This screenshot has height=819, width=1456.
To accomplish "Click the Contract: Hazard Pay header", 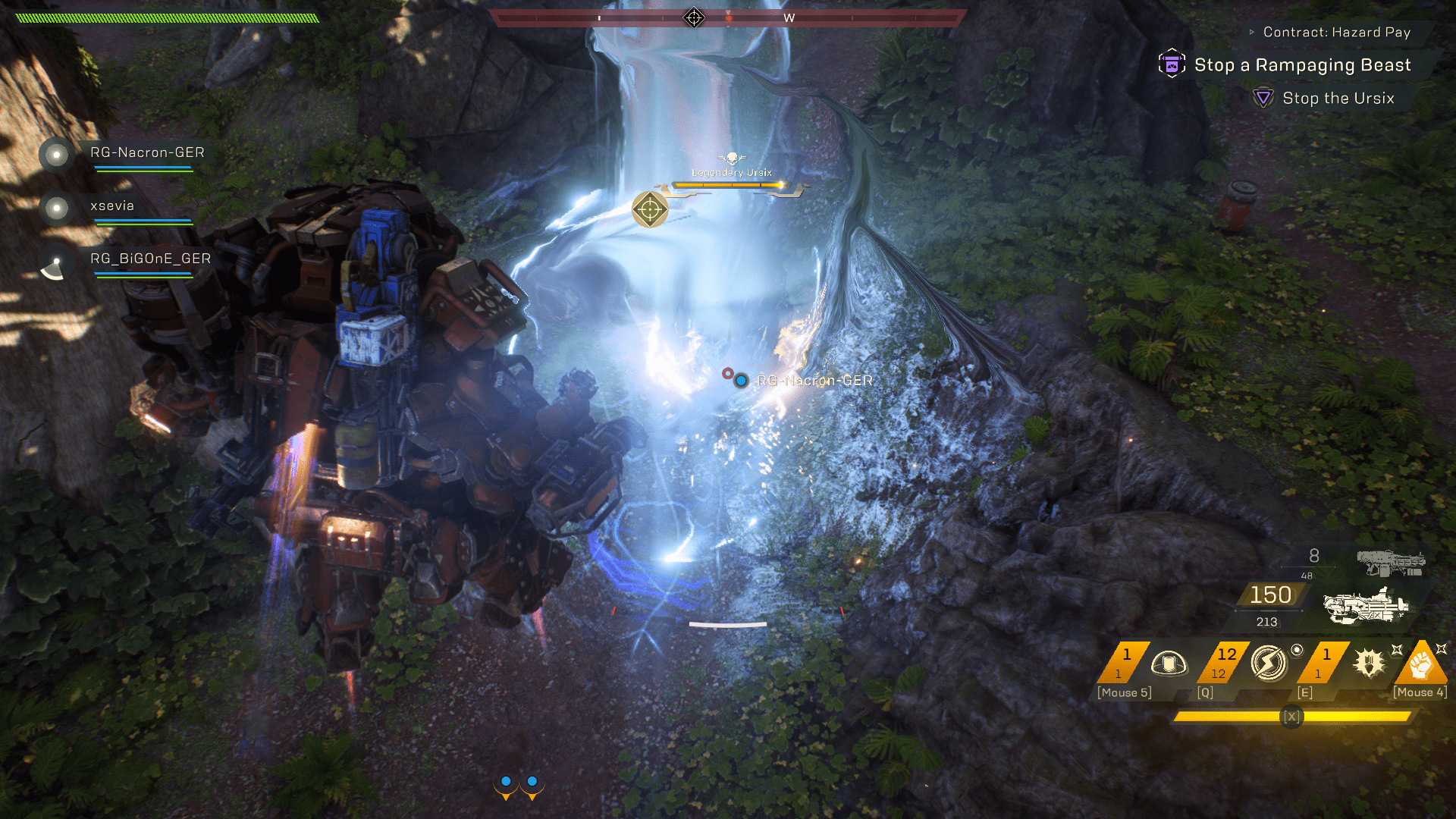I will point(1336,32).
